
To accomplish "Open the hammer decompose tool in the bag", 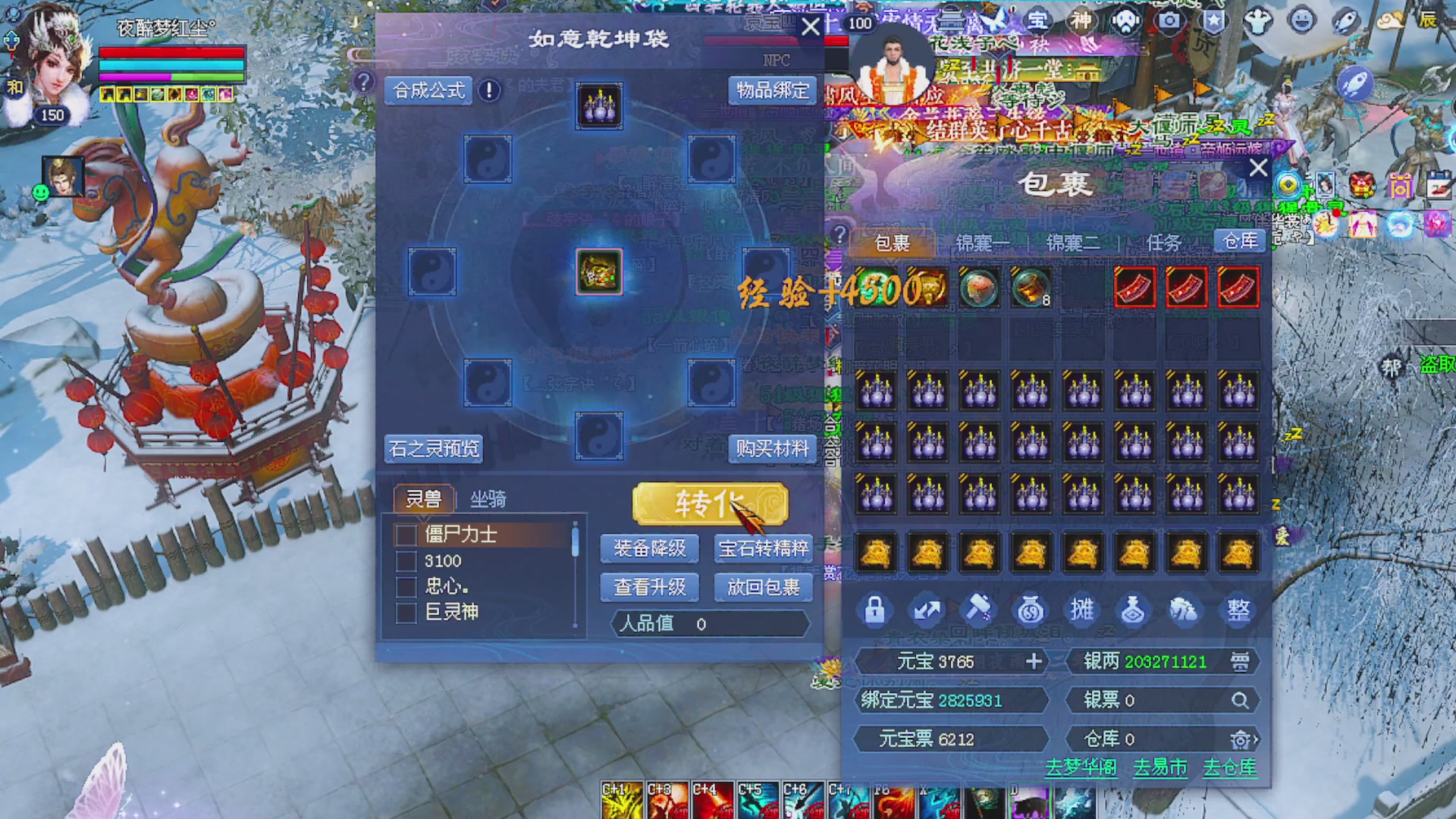I will [979, 609].
